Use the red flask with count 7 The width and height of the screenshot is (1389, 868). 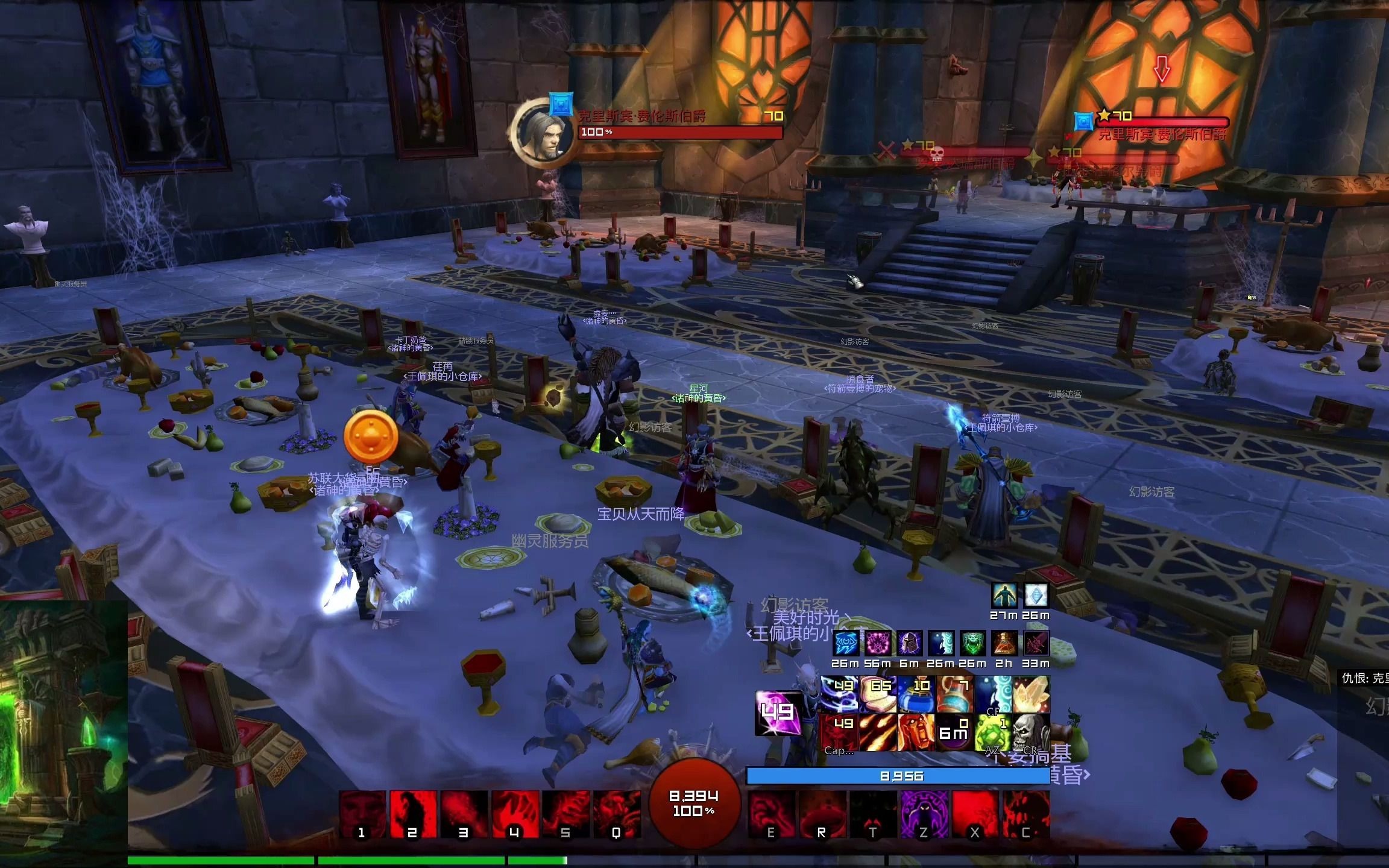954,694
